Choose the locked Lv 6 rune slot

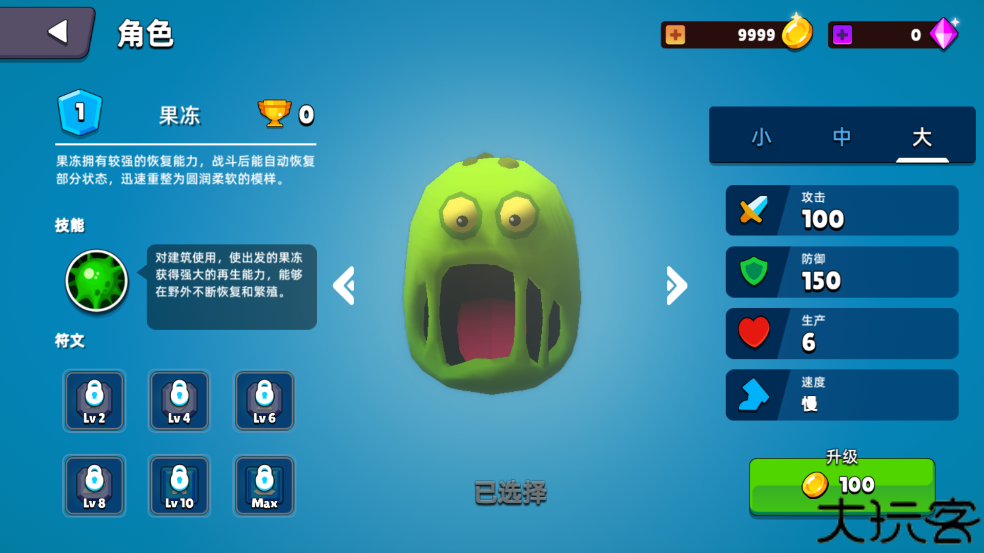pyautogui.click(x=264, y=401)
